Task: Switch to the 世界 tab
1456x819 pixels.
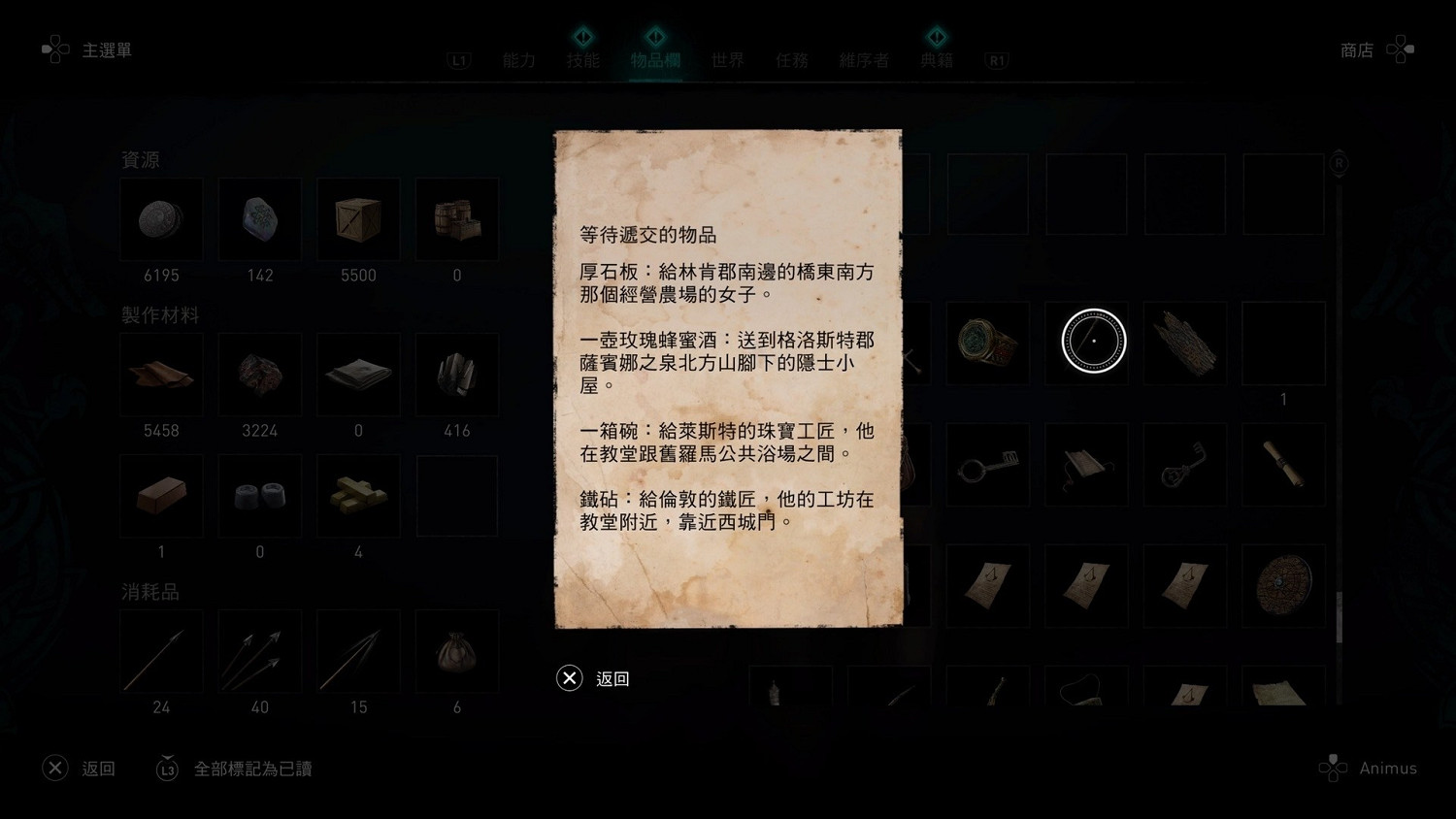Action: (727, 59)
